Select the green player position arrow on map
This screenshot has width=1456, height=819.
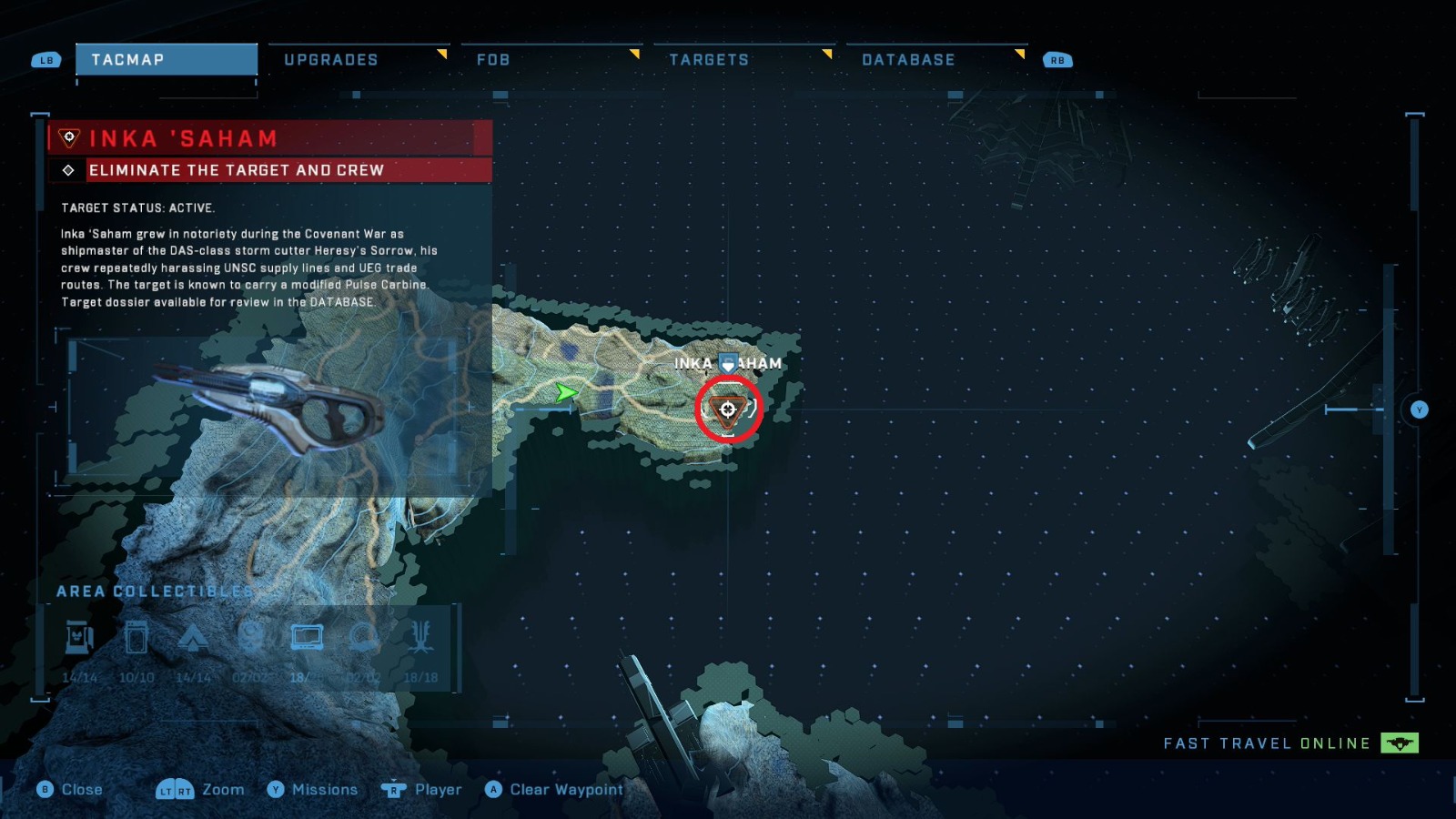pyautogui.click(x=565, y=393)
